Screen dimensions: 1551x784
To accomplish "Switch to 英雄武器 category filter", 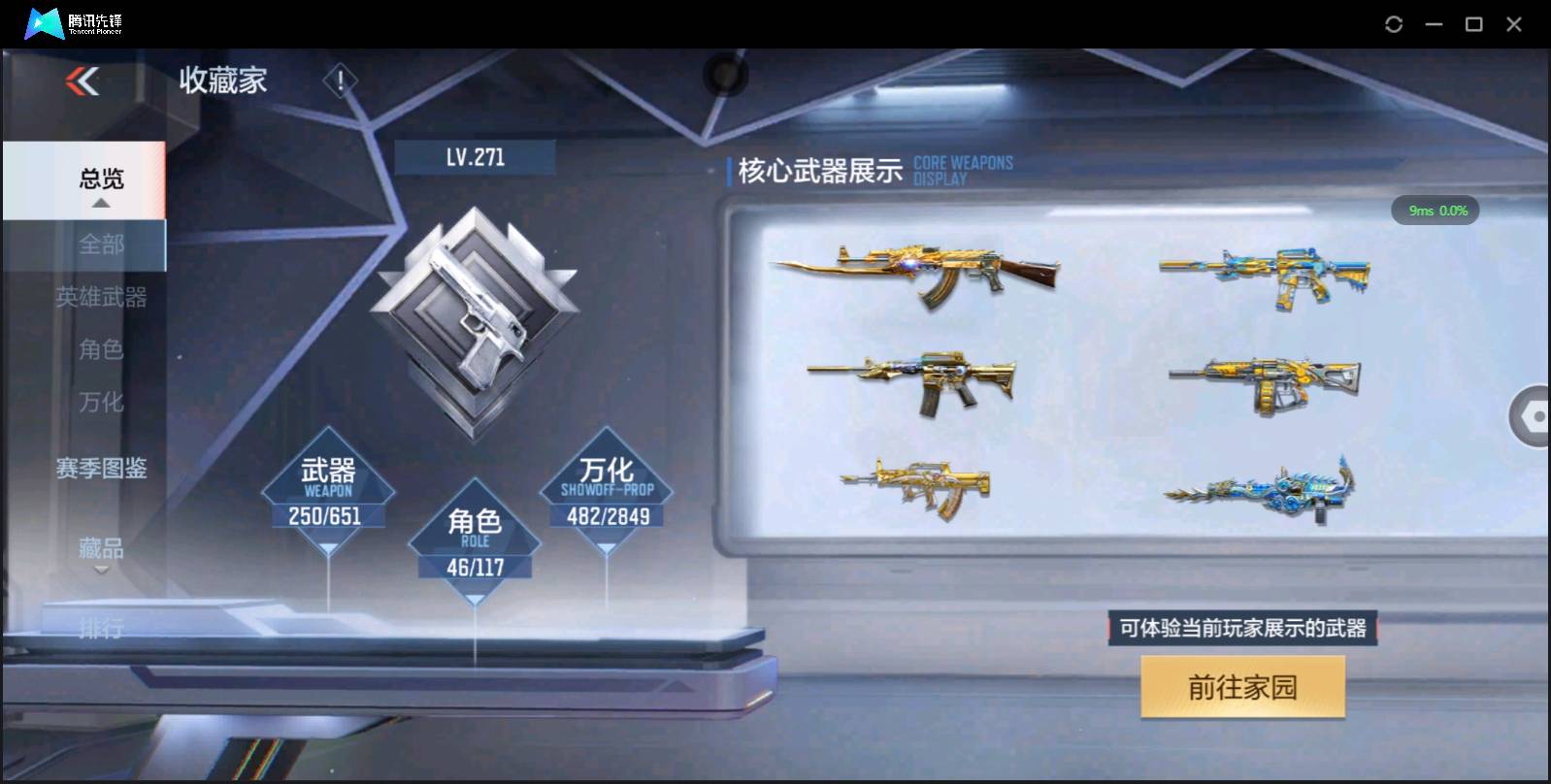I will click(x=104, y=298).
